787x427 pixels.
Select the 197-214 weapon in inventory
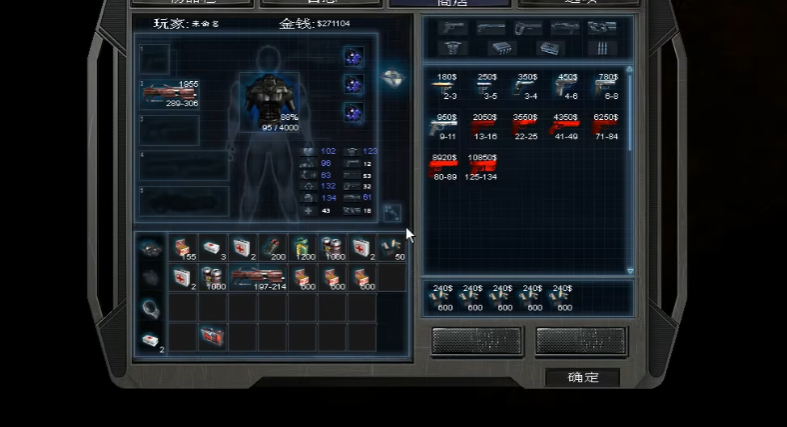259,277
